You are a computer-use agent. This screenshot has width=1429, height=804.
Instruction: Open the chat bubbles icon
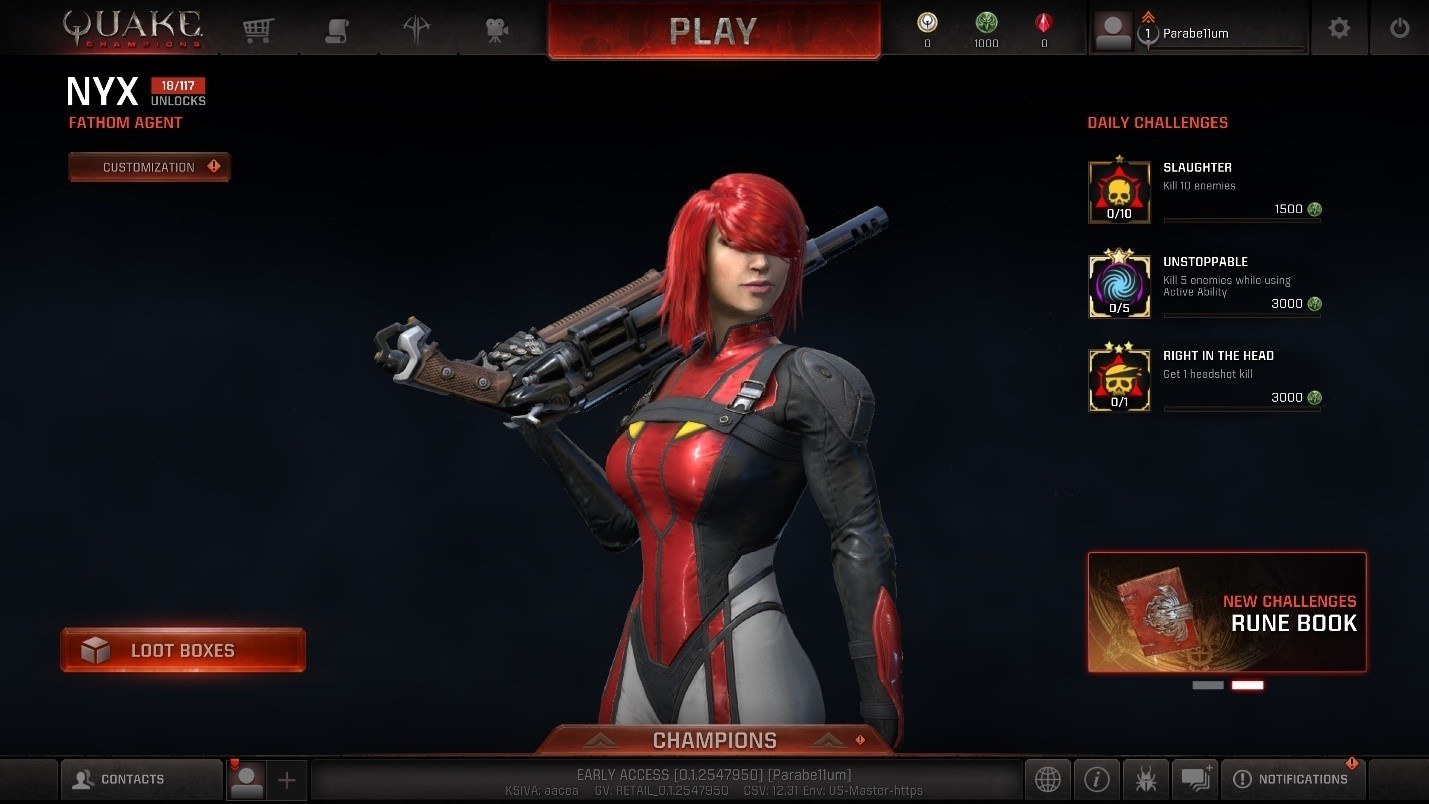pyautogui.click(x=1195, y=779)
